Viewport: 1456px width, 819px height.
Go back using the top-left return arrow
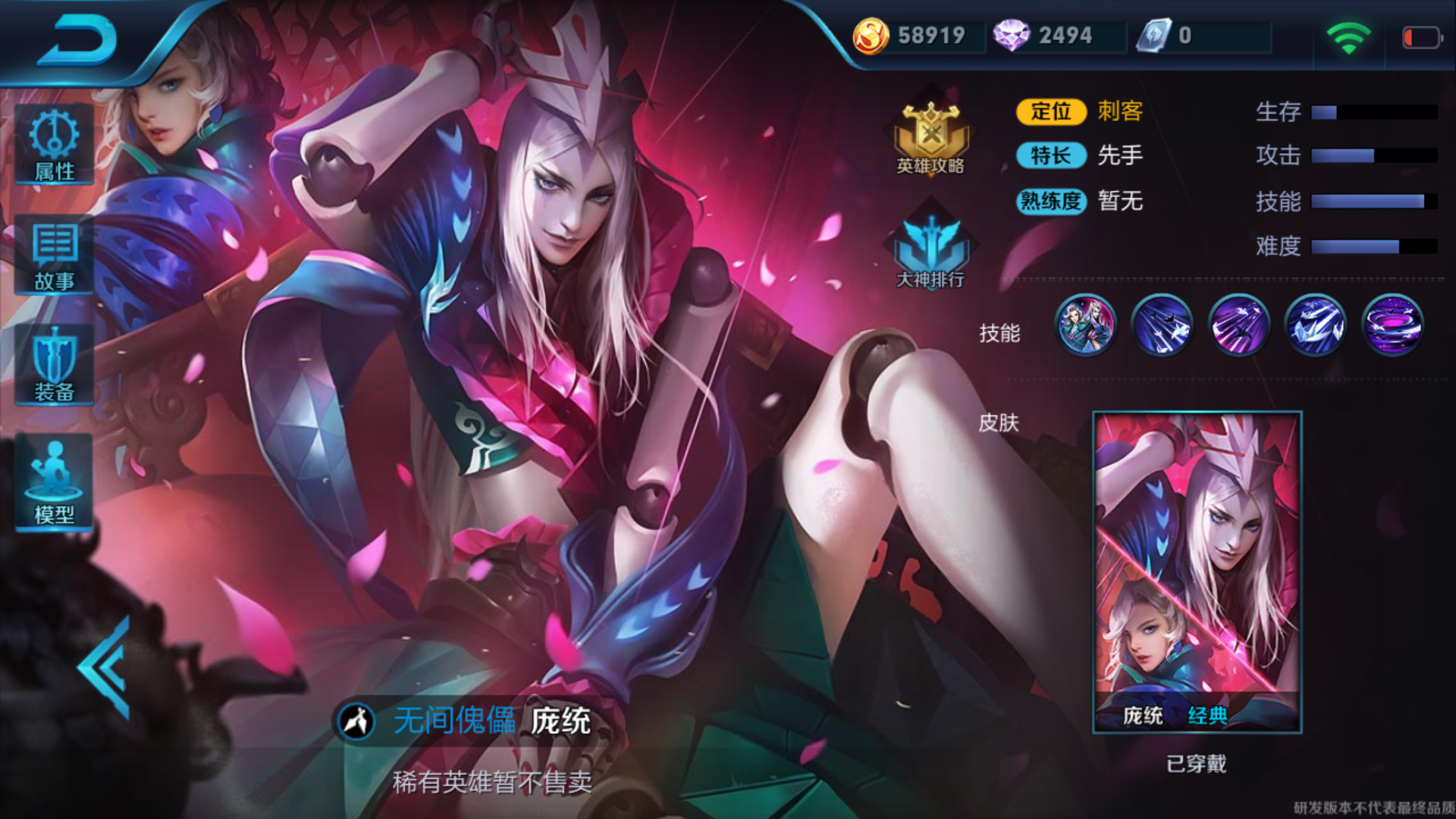click(77, 39)
